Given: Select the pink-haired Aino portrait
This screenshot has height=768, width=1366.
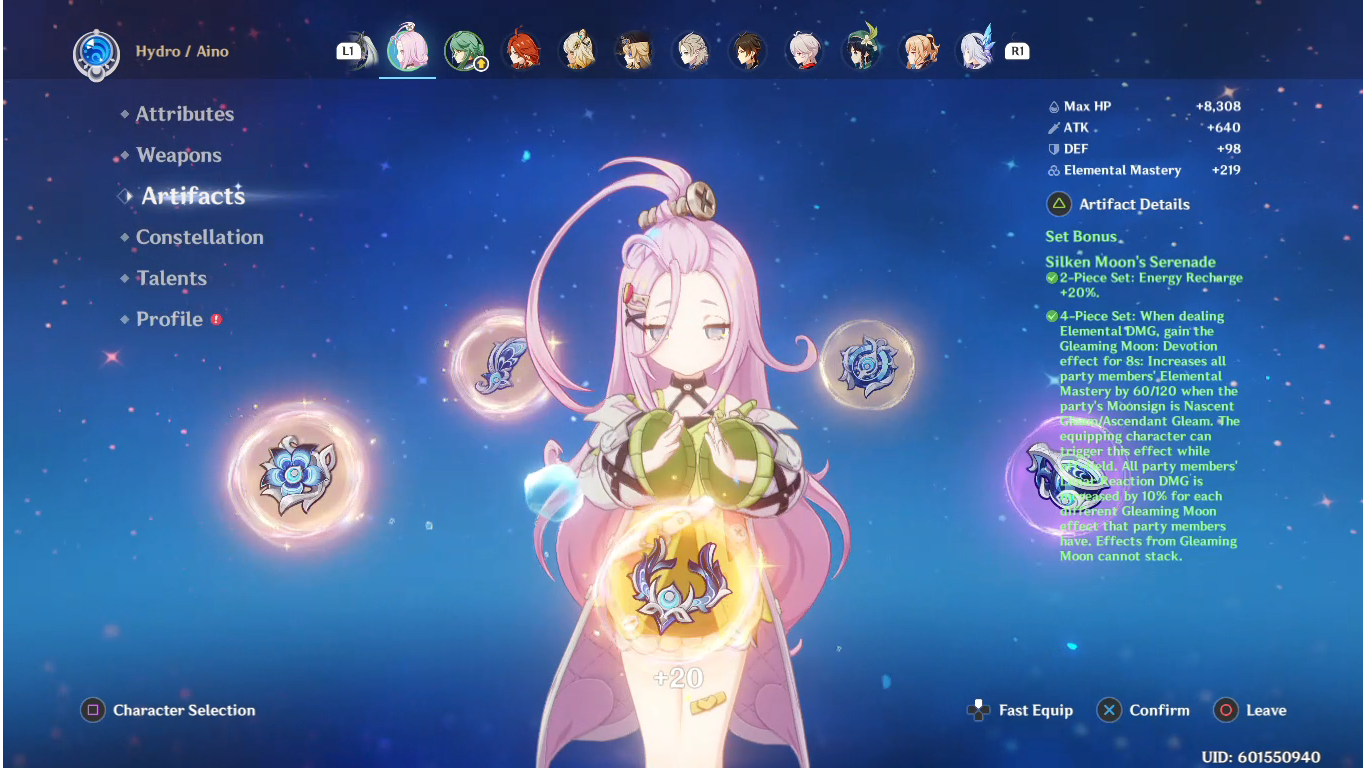Looking at the screenshot, I should pyautogui.click(x=407, y=50).
